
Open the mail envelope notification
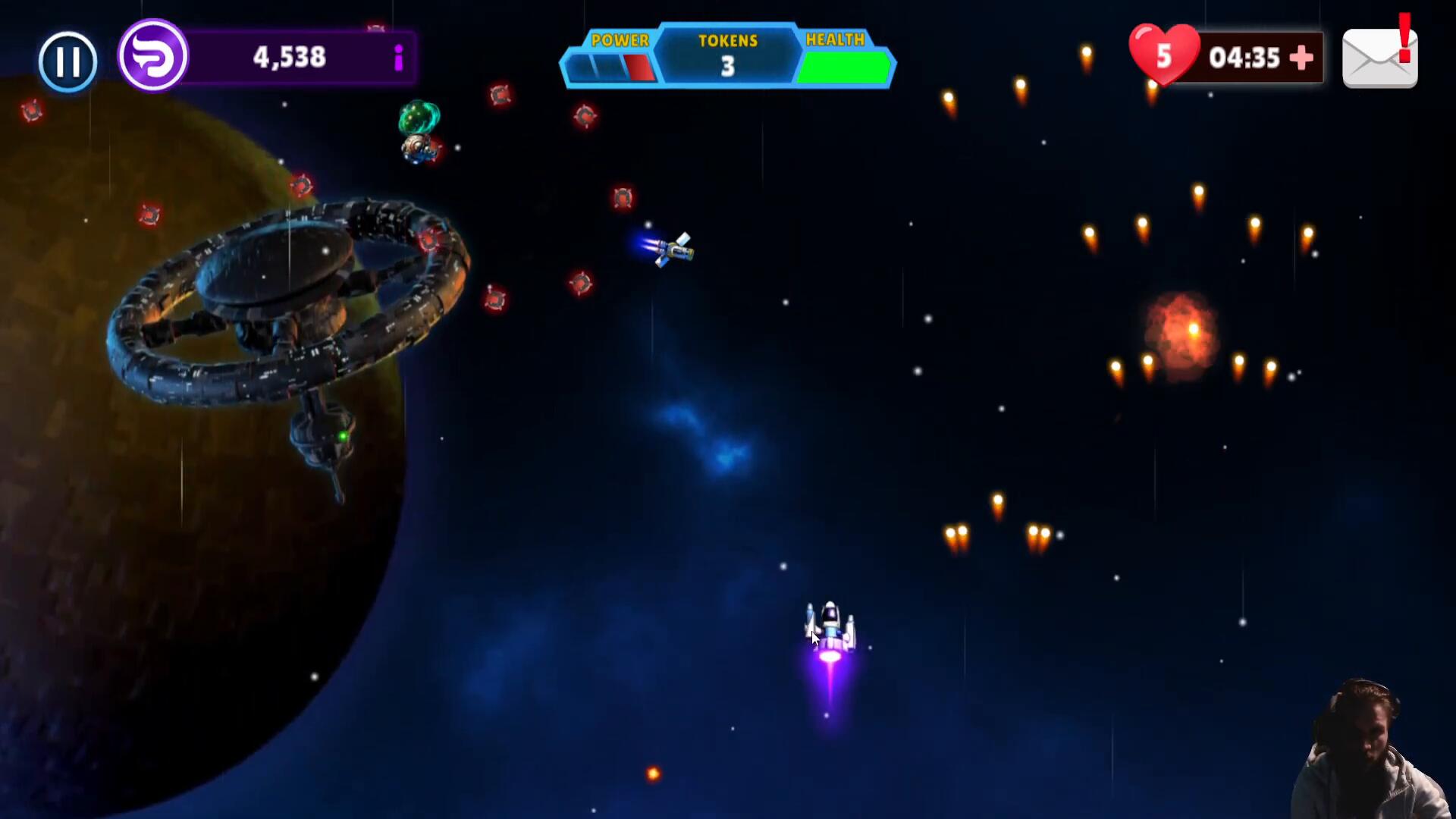[x=1379, y=58]
